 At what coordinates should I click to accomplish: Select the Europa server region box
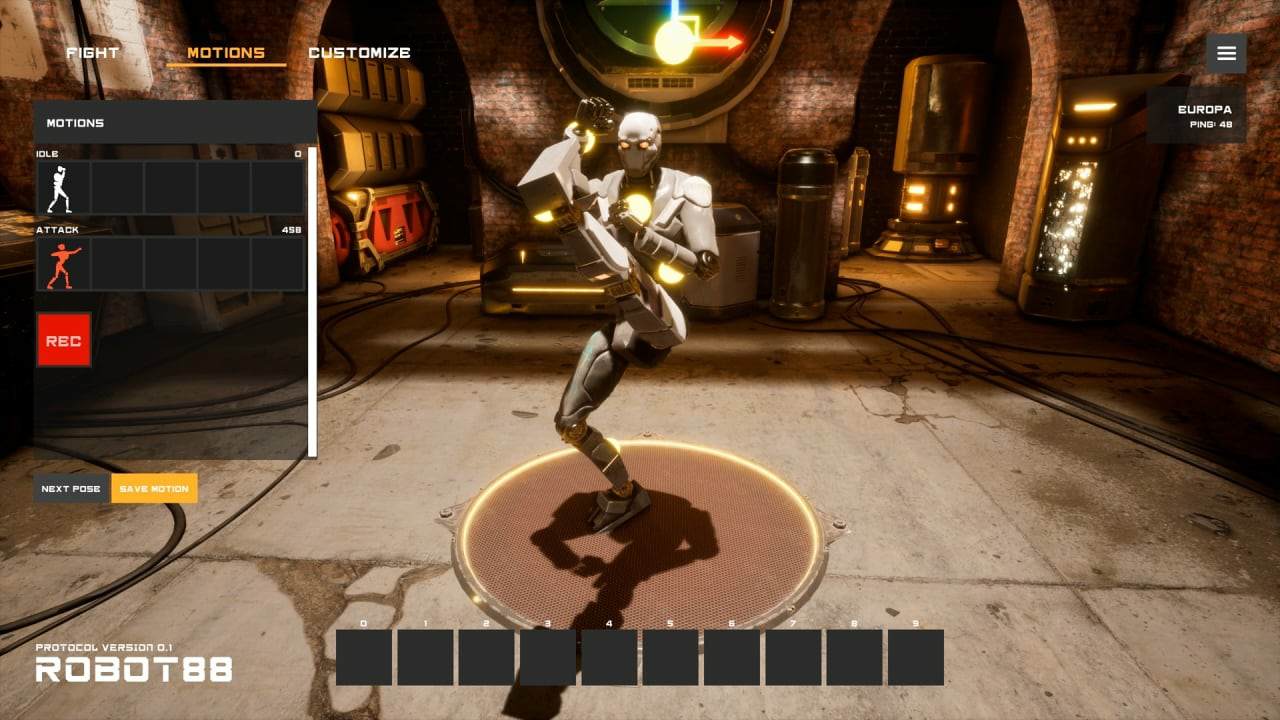coord(1197,115)
